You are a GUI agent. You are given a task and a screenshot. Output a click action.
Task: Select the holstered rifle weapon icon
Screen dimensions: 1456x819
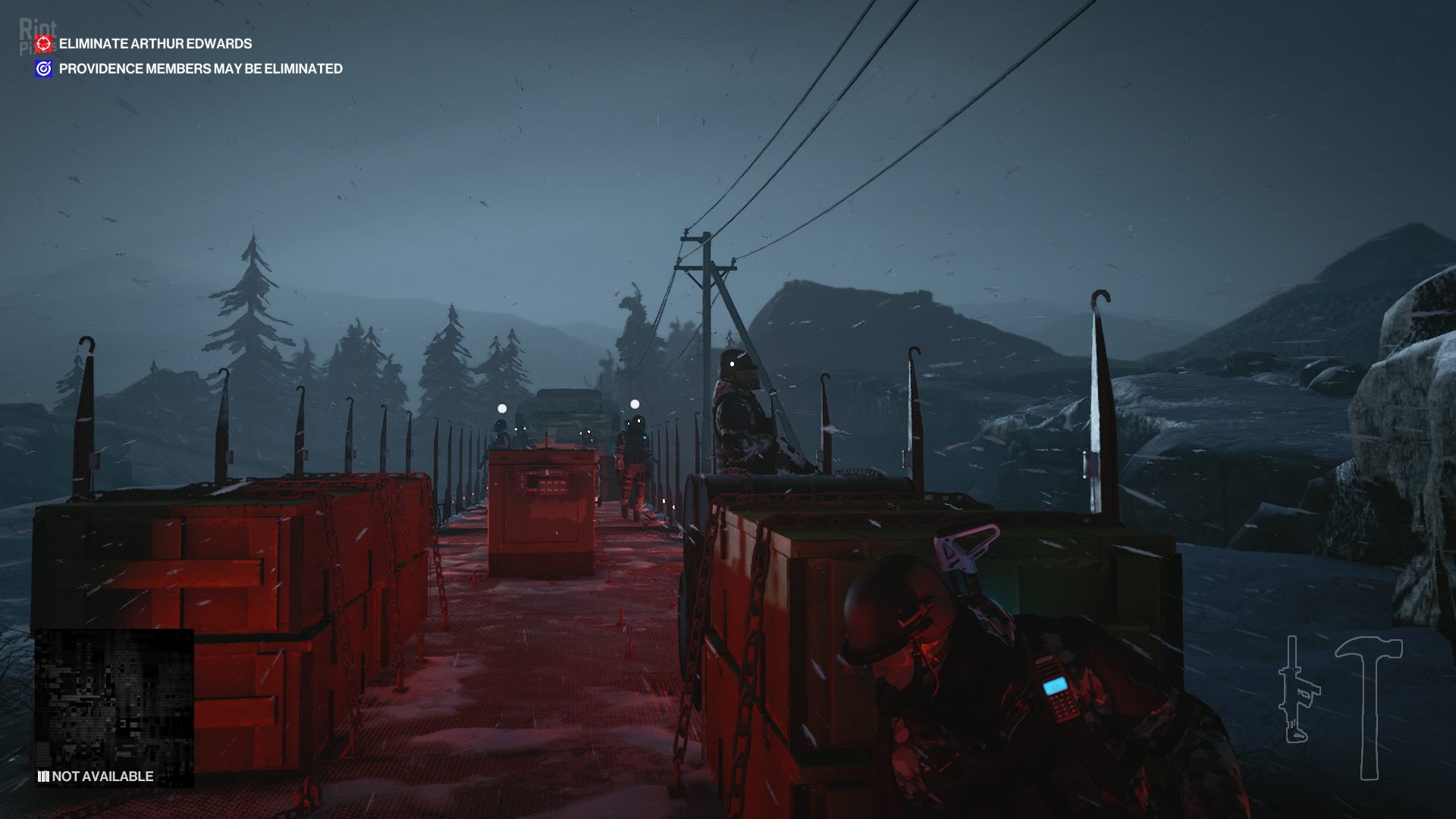(x=1298, y=690)
